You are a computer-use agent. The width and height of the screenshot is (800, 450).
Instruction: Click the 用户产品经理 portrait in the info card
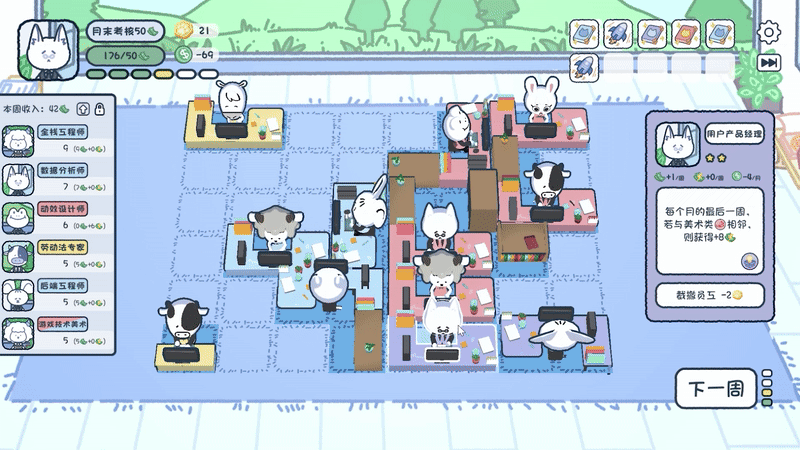[x=677, y=140]
